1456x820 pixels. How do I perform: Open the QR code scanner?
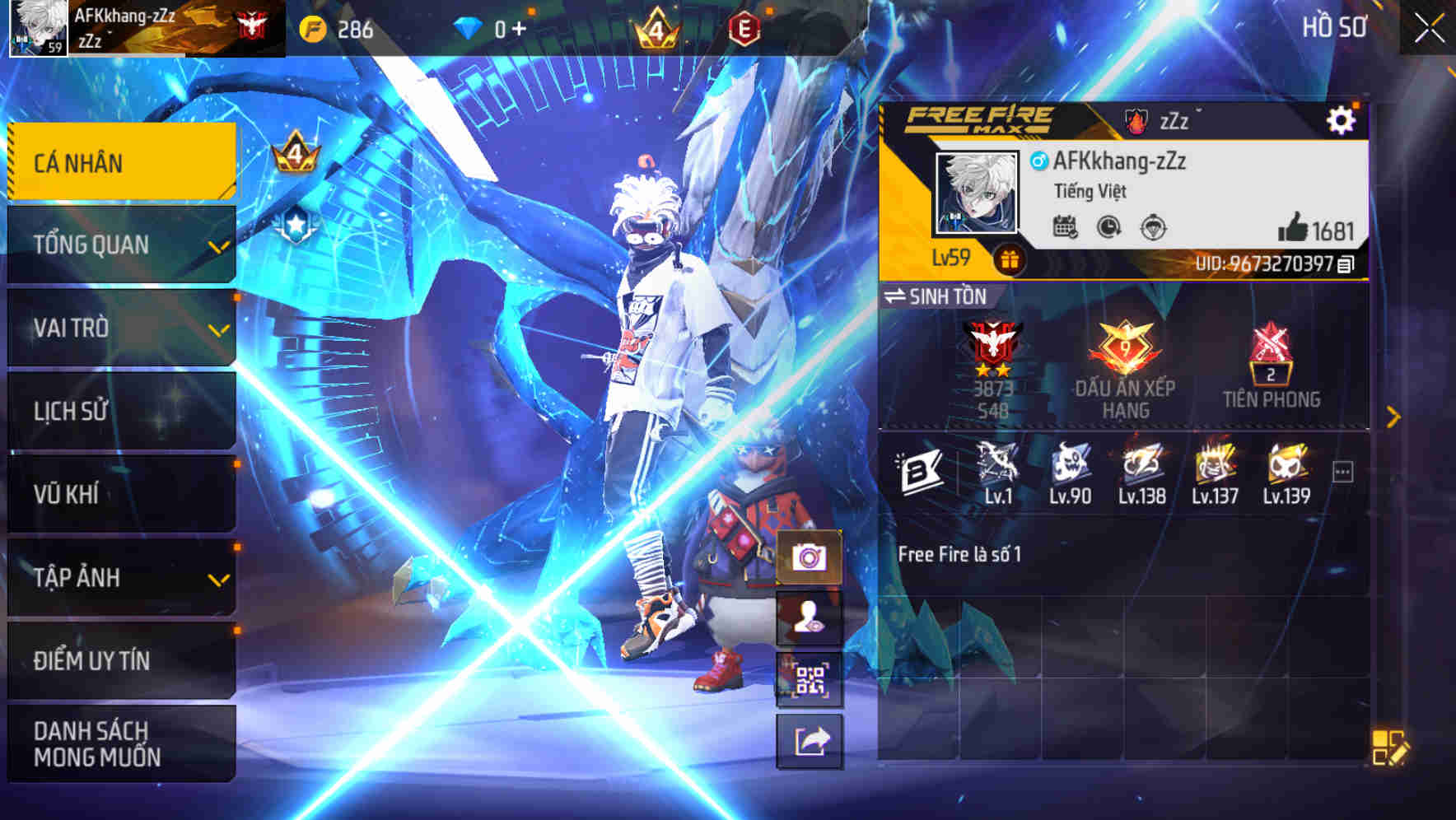click(x=810, y=680)
